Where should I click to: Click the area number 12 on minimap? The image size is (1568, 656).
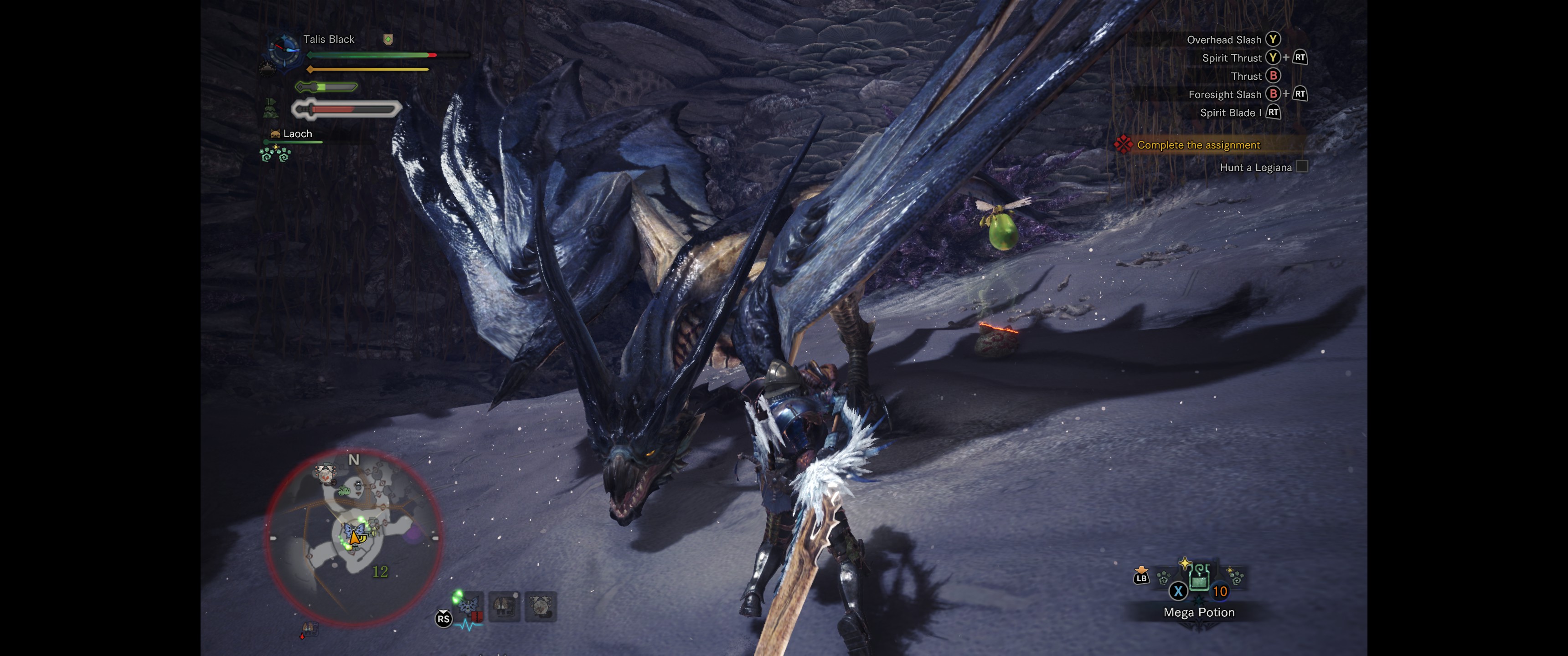[380, 571]
